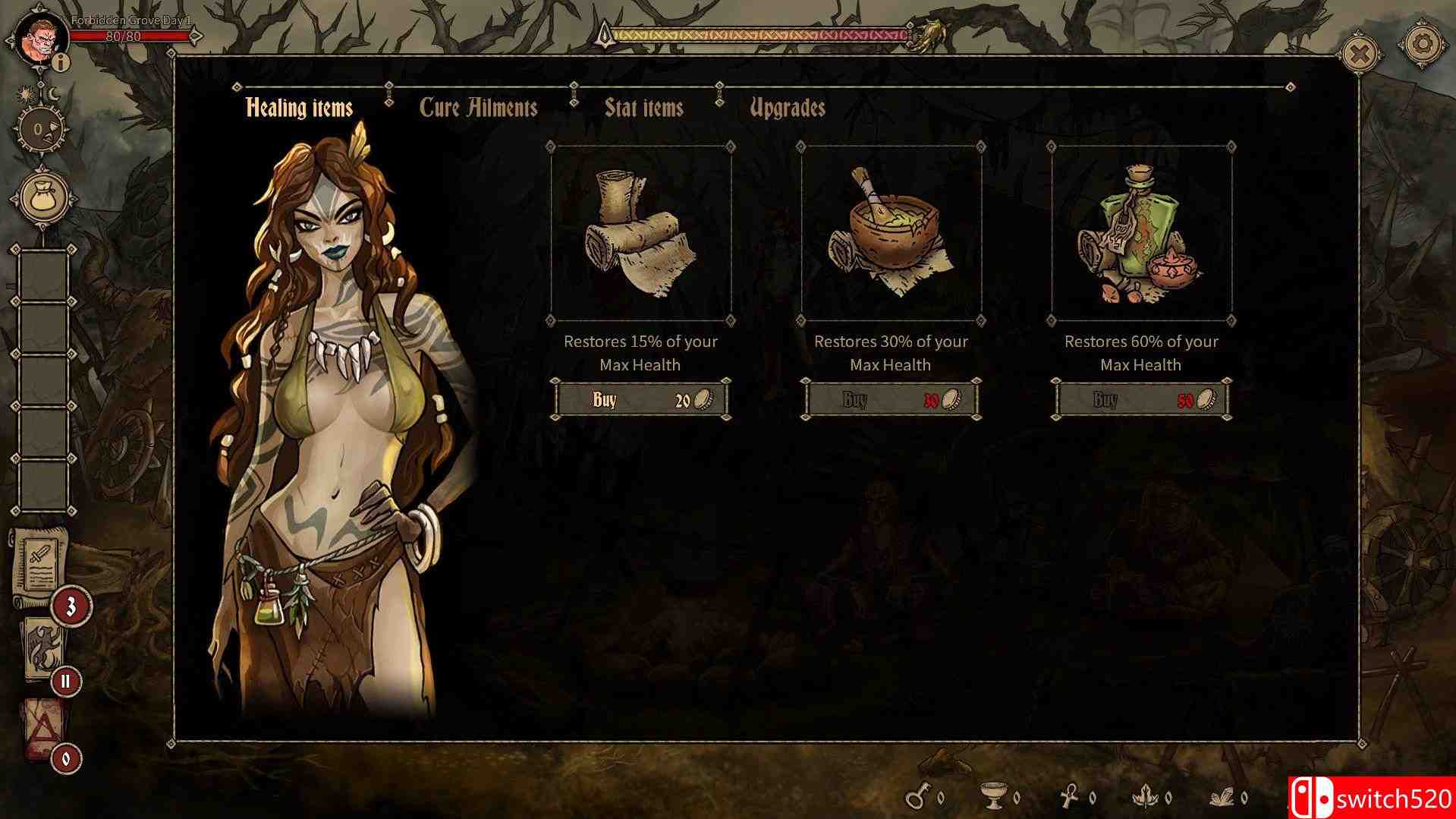Select the green potion bottle item tile
This screenshot has height=819, width=1456.
pos(1141,234)
